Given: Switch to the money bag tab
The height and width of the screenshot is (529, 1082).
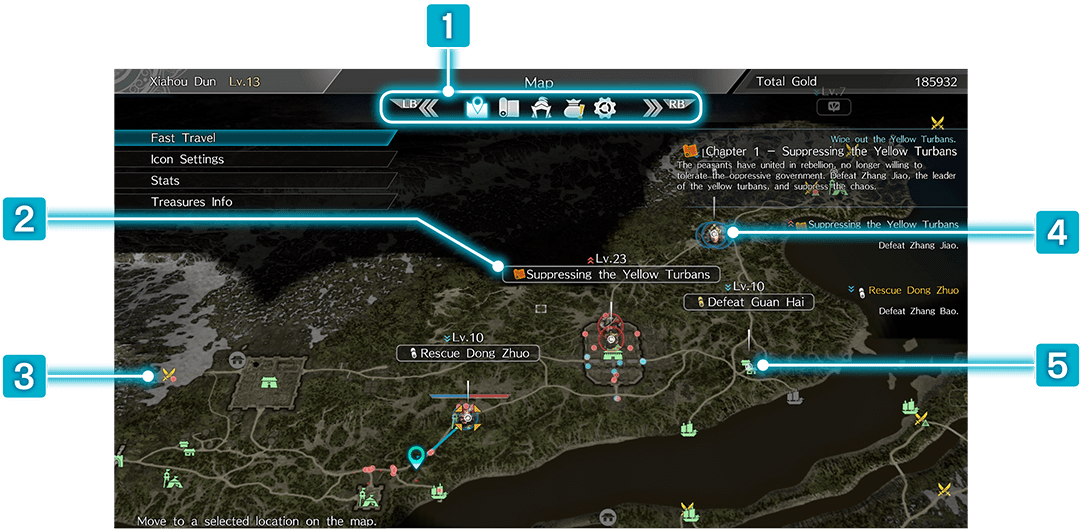Looking at the screenshot, I should [x=573, y=107].
